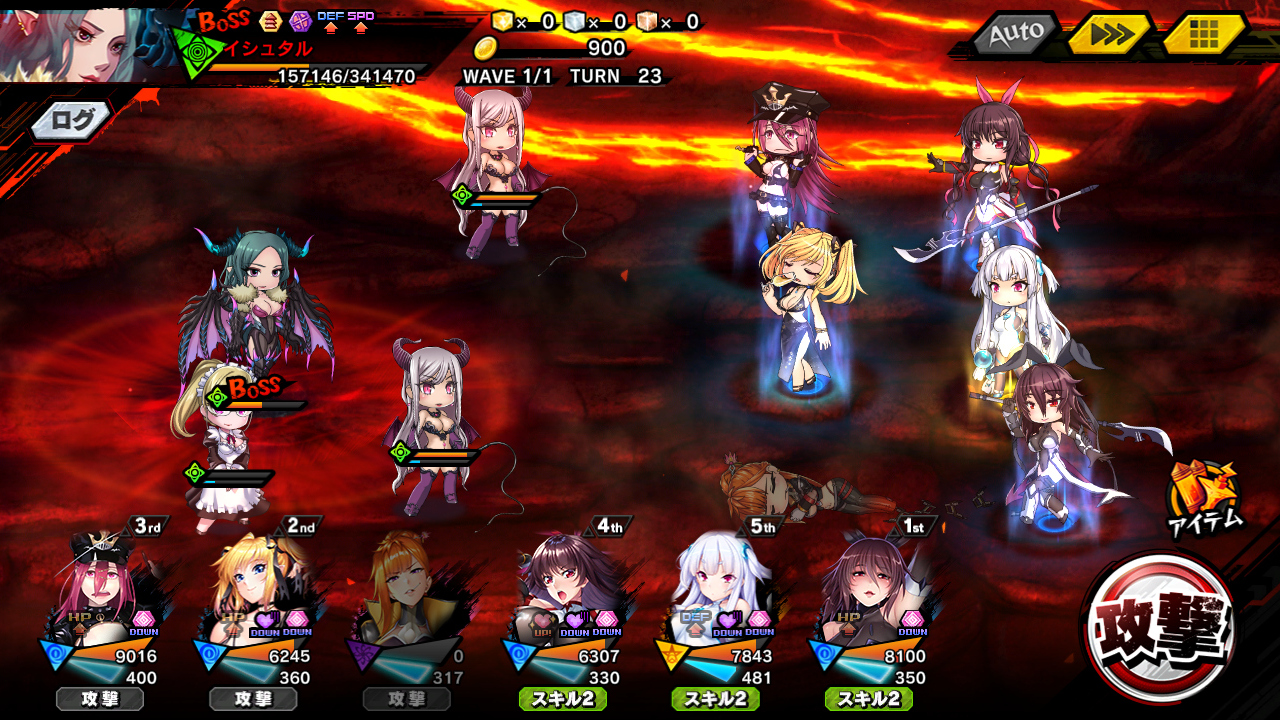1280x720 pixels.
Task: Change the 6245 HP character's 攻撃 command
Action: (x=253, y=699)
